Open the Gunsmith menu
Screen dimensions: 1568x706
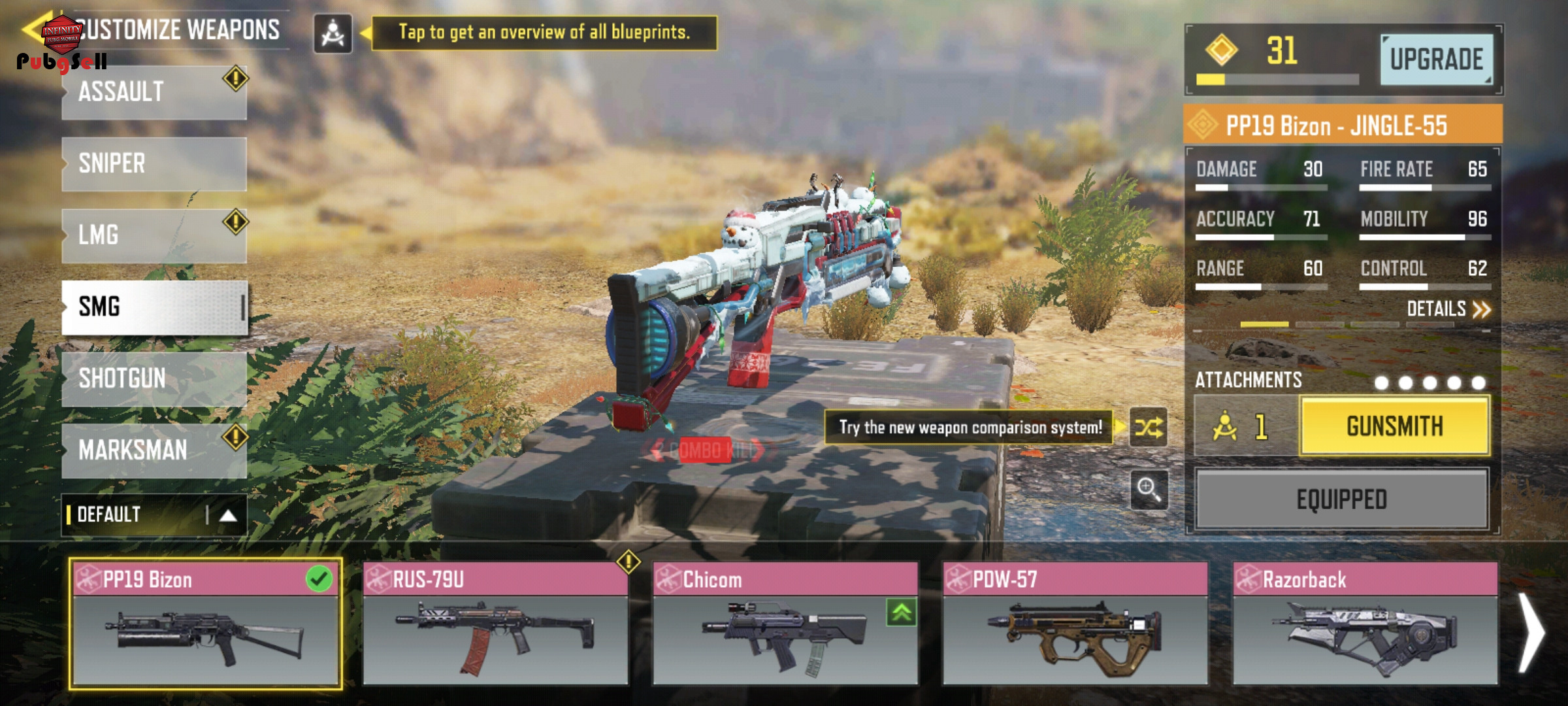pyautogui.click(x=1394, y=427)
